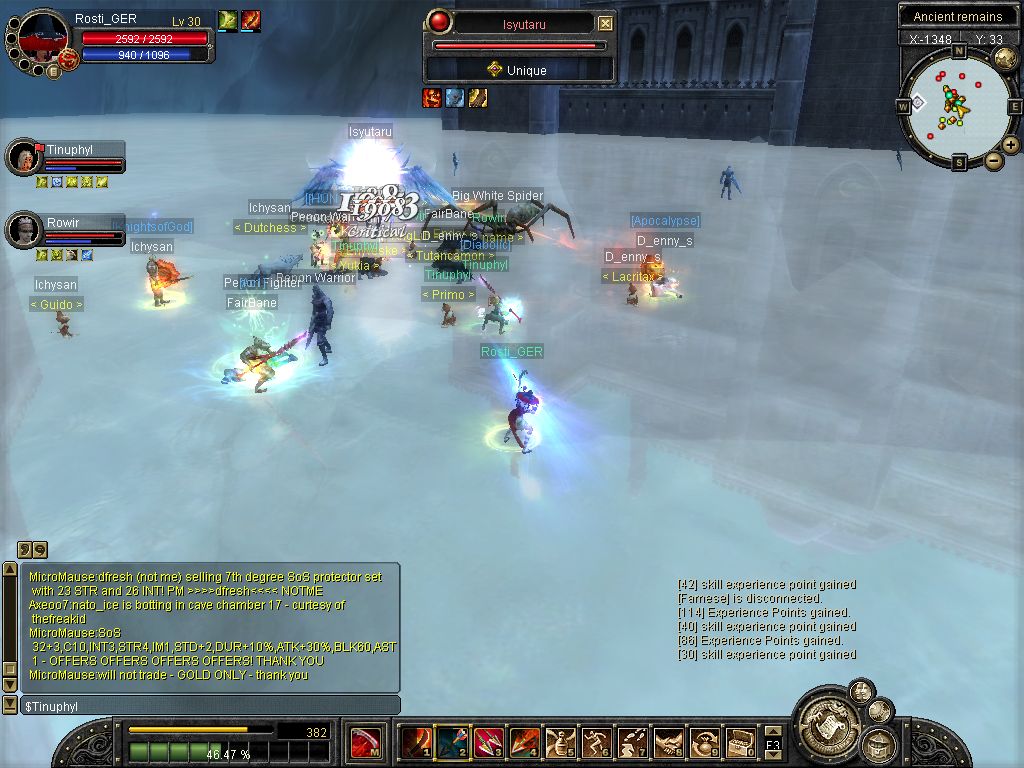Zoom out the minimap with minus button
The height and width of the screenshot is (768, 1024).
(x=993, y=160)
